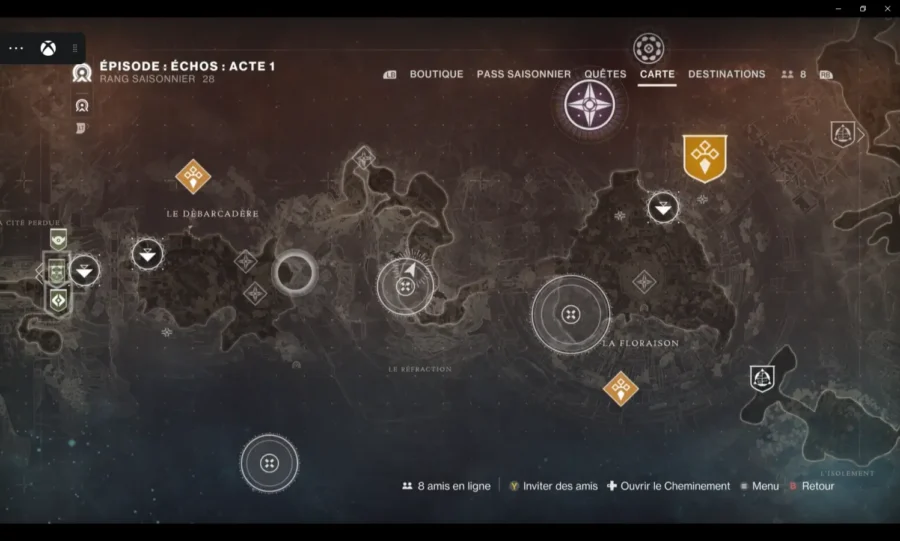
Task: Click the orange diamond marker above Le Débarcadère
Action: point(193,176)
